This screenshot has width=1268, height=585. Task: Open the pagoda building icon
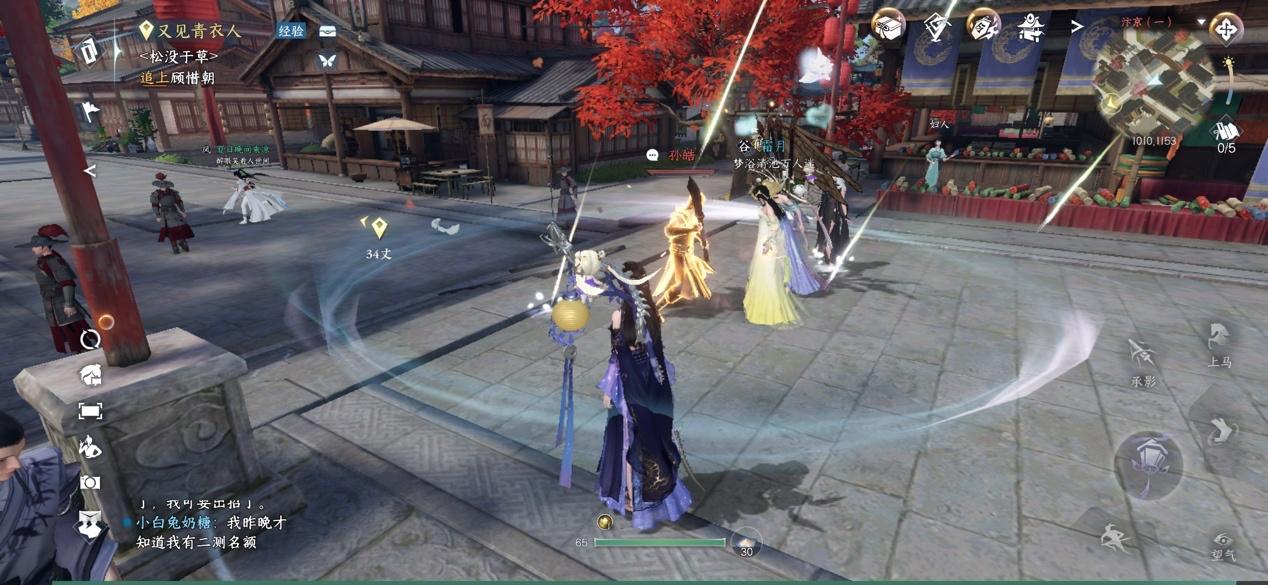point(1031,27)
